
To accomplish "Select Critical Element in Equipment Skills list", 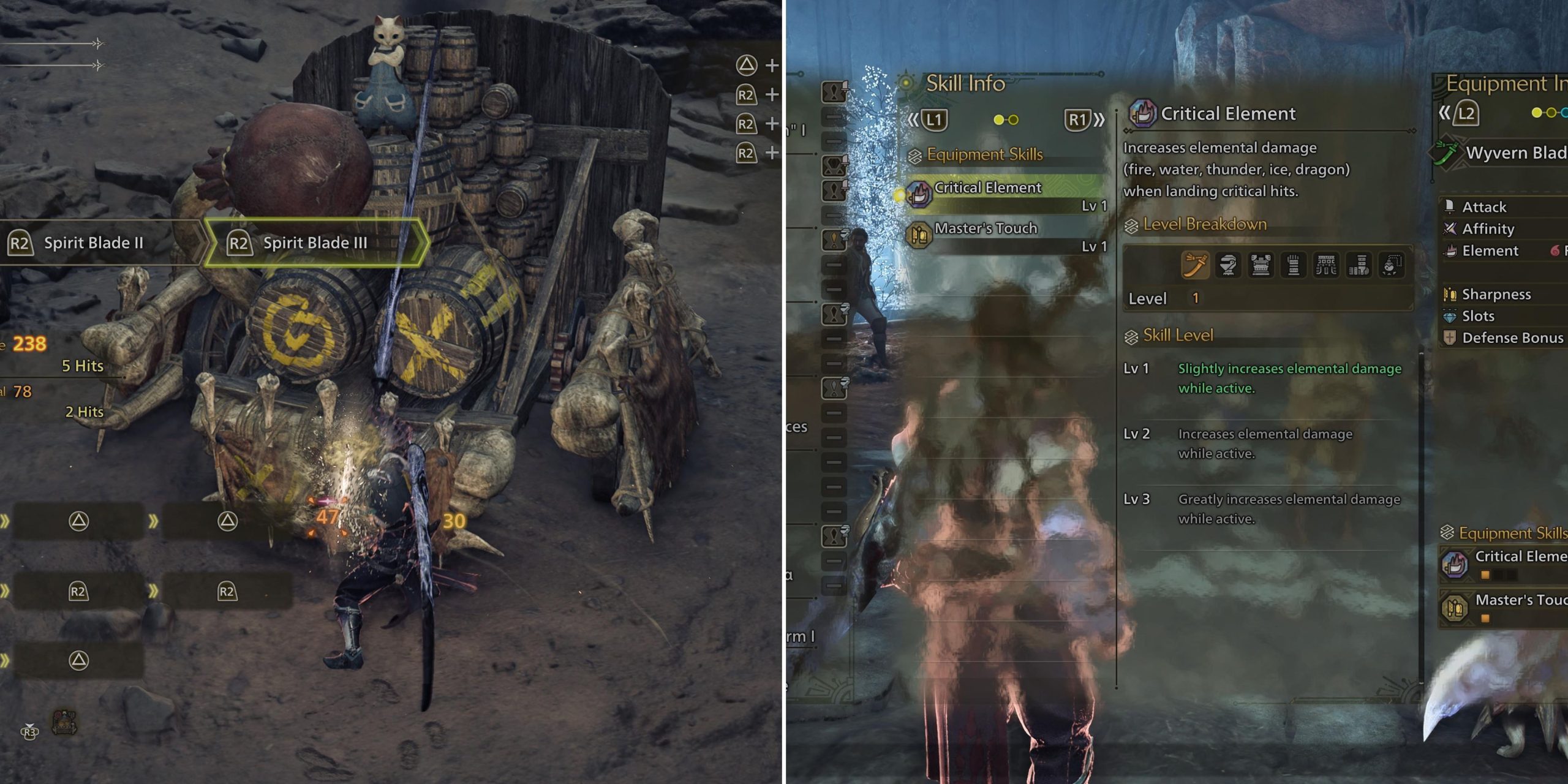I will [x=1005, y=188].
